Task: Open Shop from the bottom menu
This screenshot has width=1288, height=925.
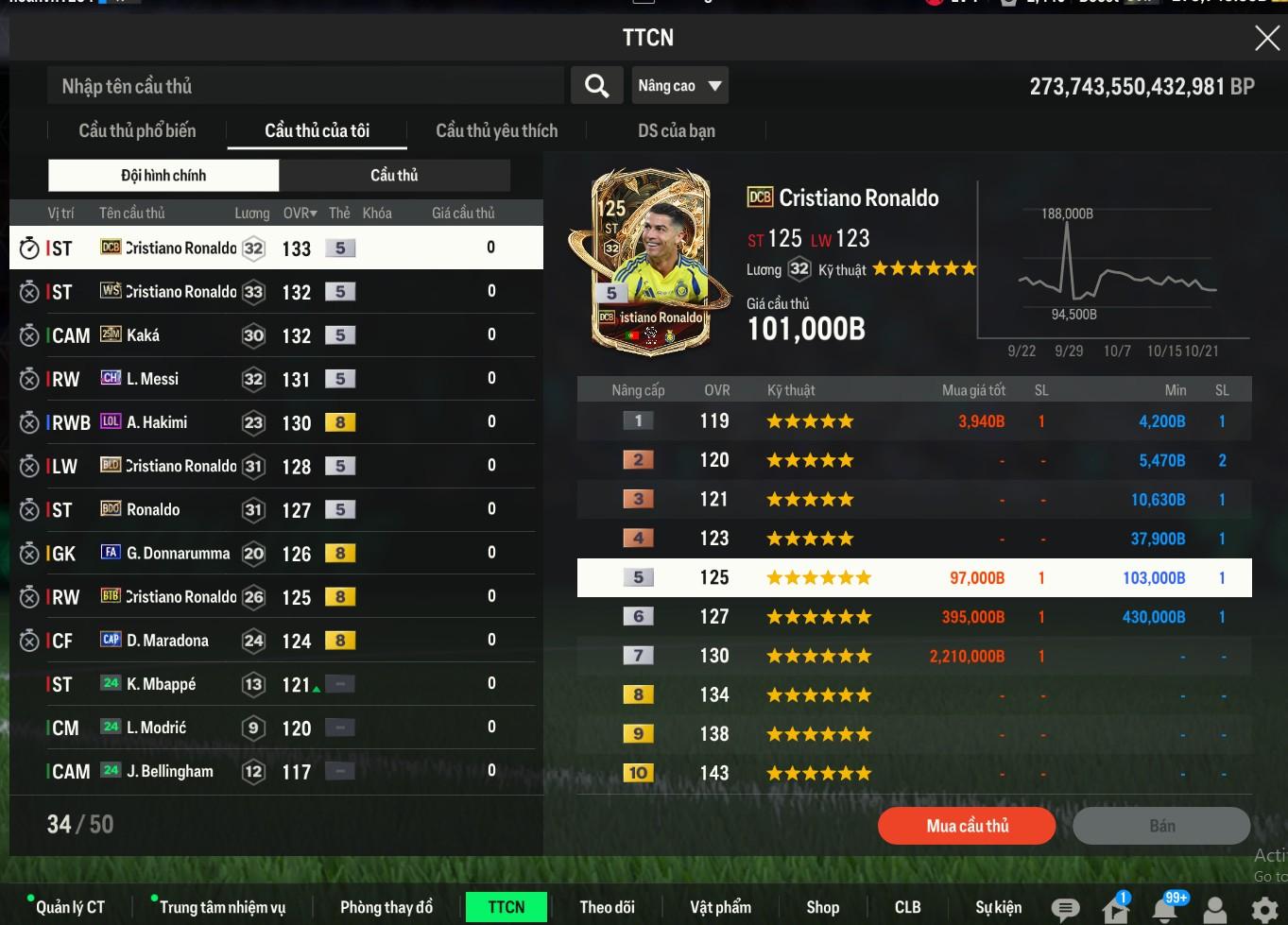Action: point(822,907)
